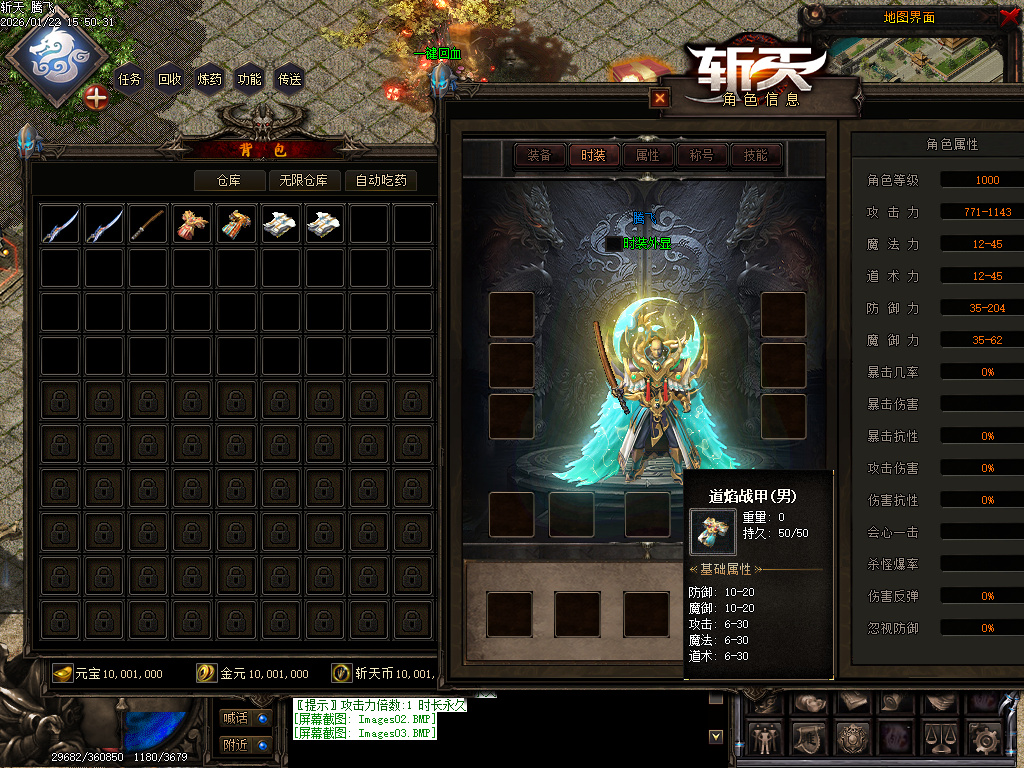Open the 传送 teleport menu
This screenshot has height=768, width=1024.
(289, 79)
